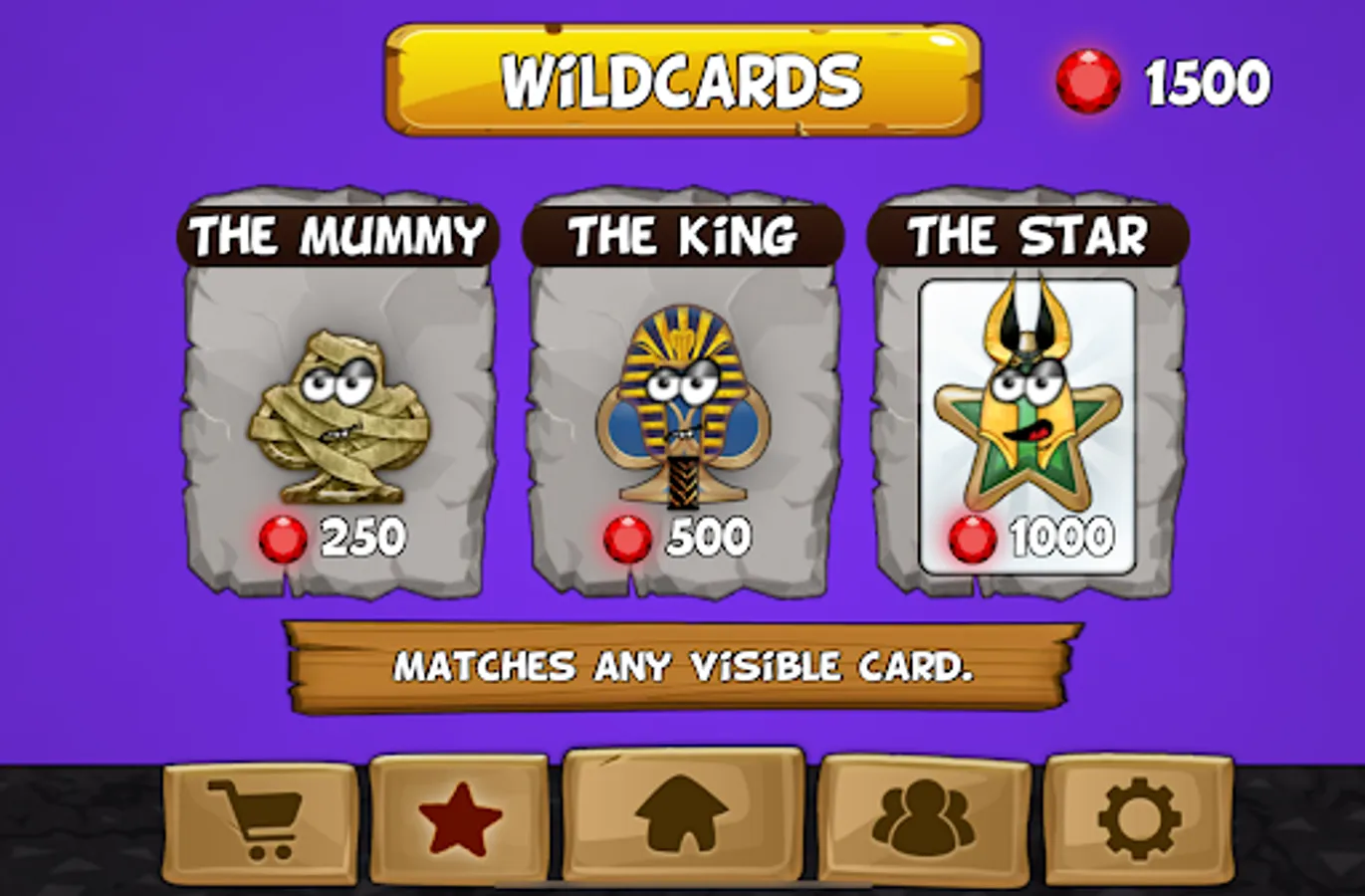Tap the home icon to return to menu
1365x896 pixels.
click(x=682, y=814)
